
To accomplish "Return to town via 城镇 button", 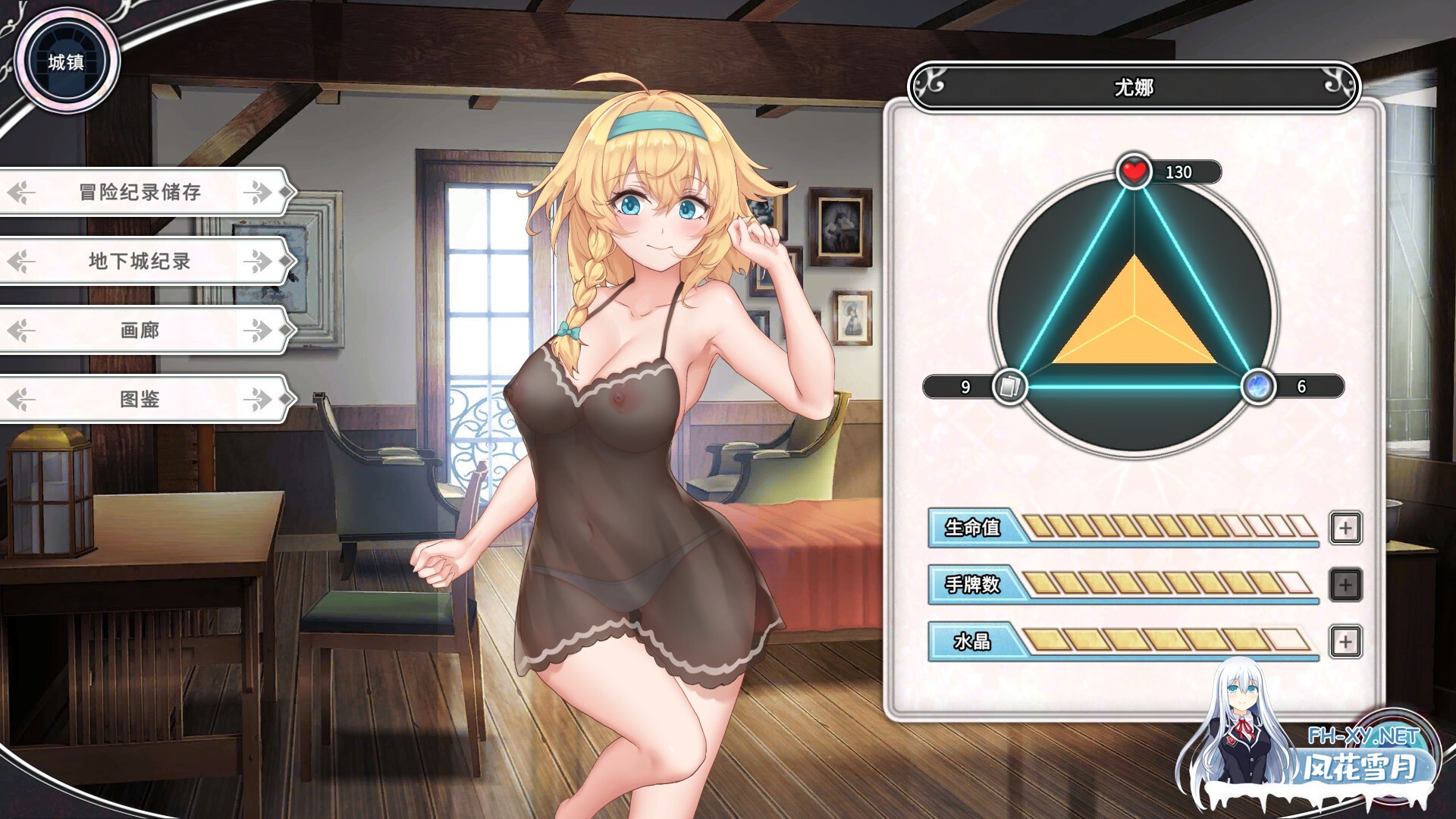I will pos(67,61).
